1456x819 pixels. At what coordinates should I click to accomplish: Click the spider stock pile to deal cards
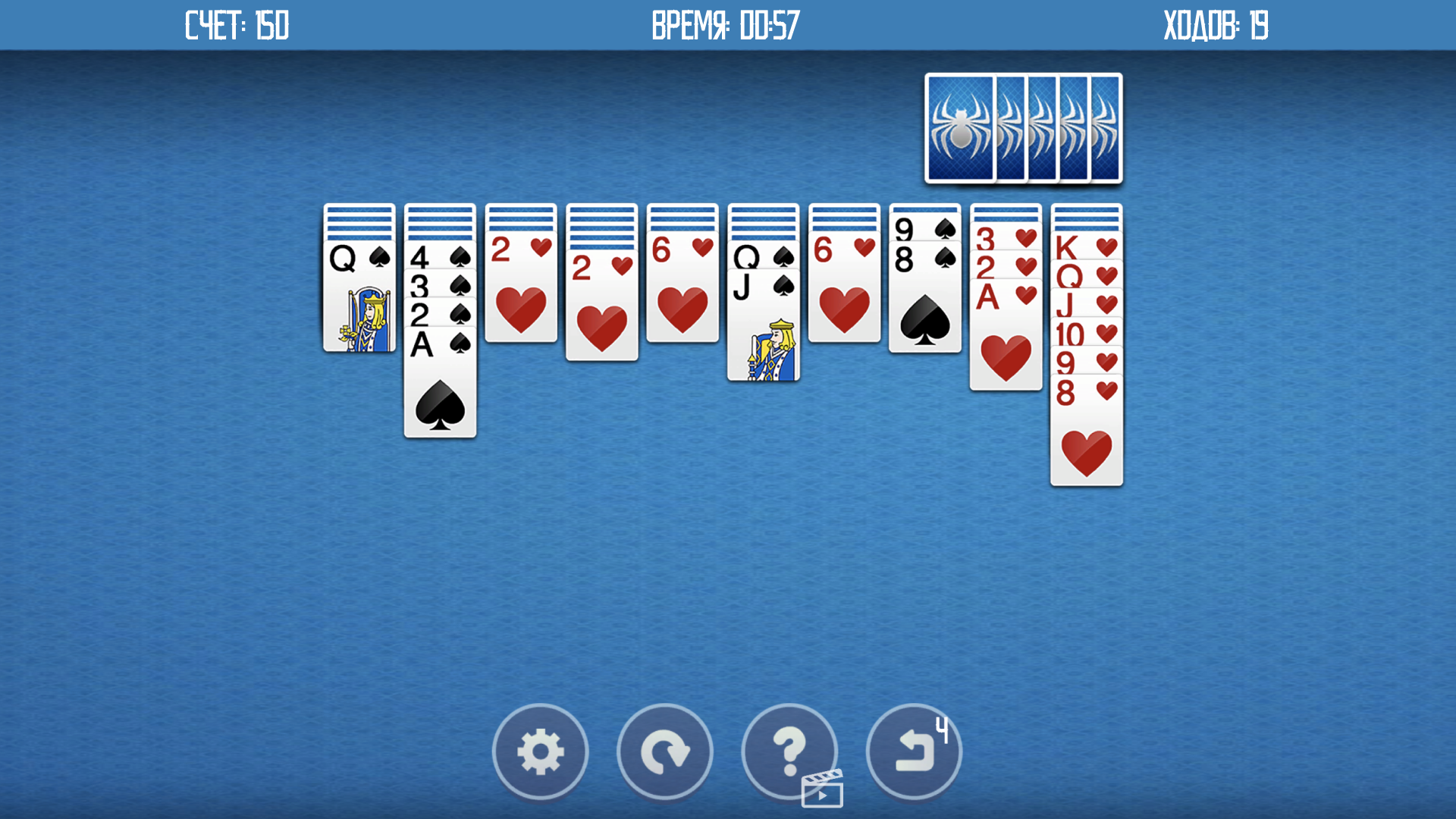pyautogui.click(x=1022, y=127)
